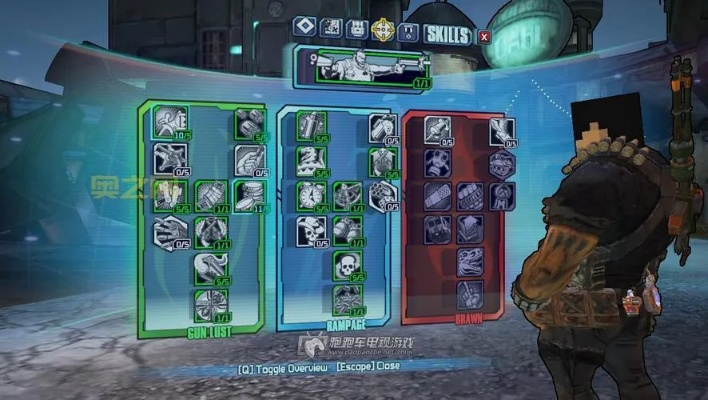
Task: Select the green skull skill in Rampage
Action: (x=346, y=263)
